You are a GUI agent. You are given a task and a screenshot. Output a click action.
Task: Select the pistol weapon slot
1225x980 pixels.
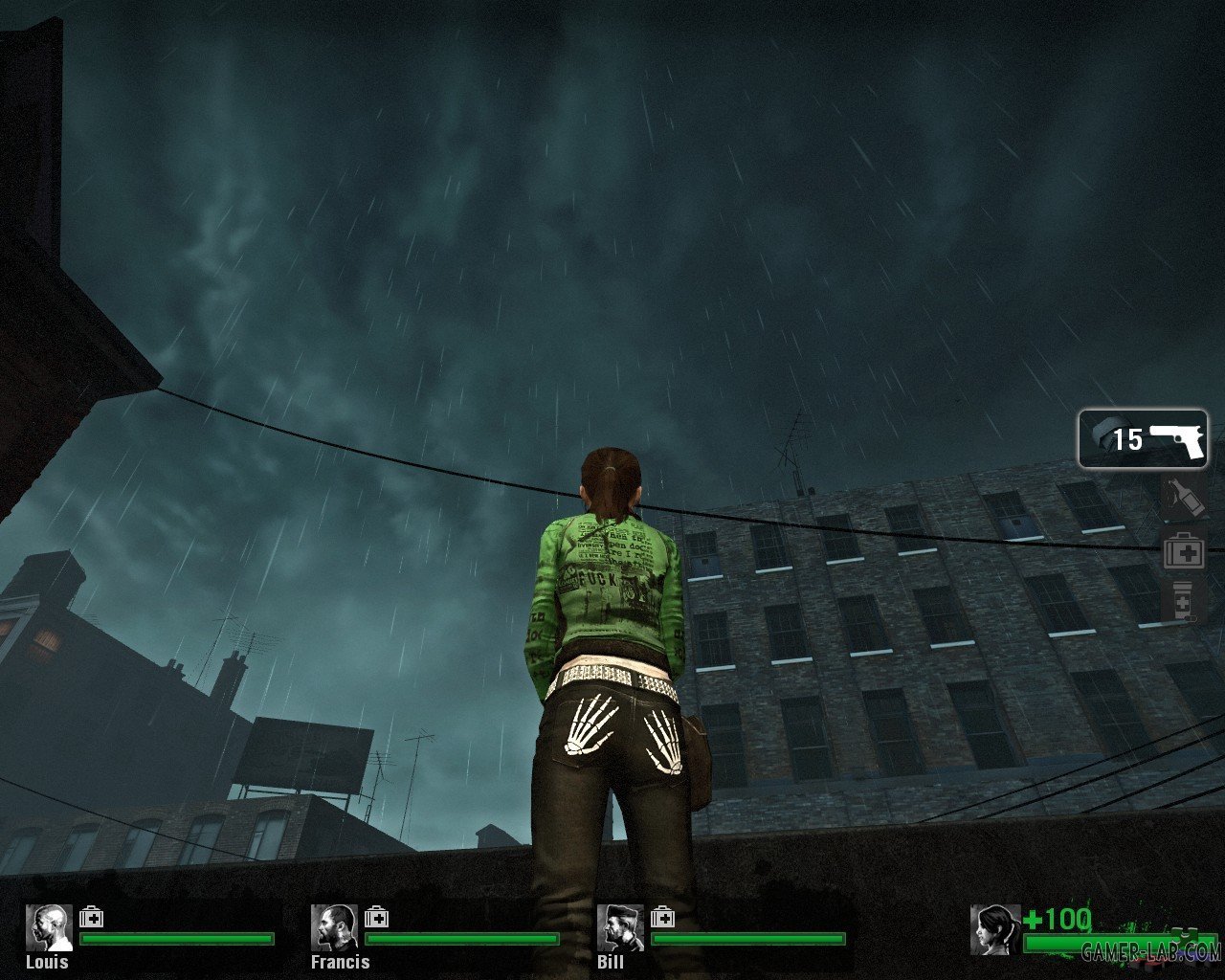click(x=1143, y=439)
